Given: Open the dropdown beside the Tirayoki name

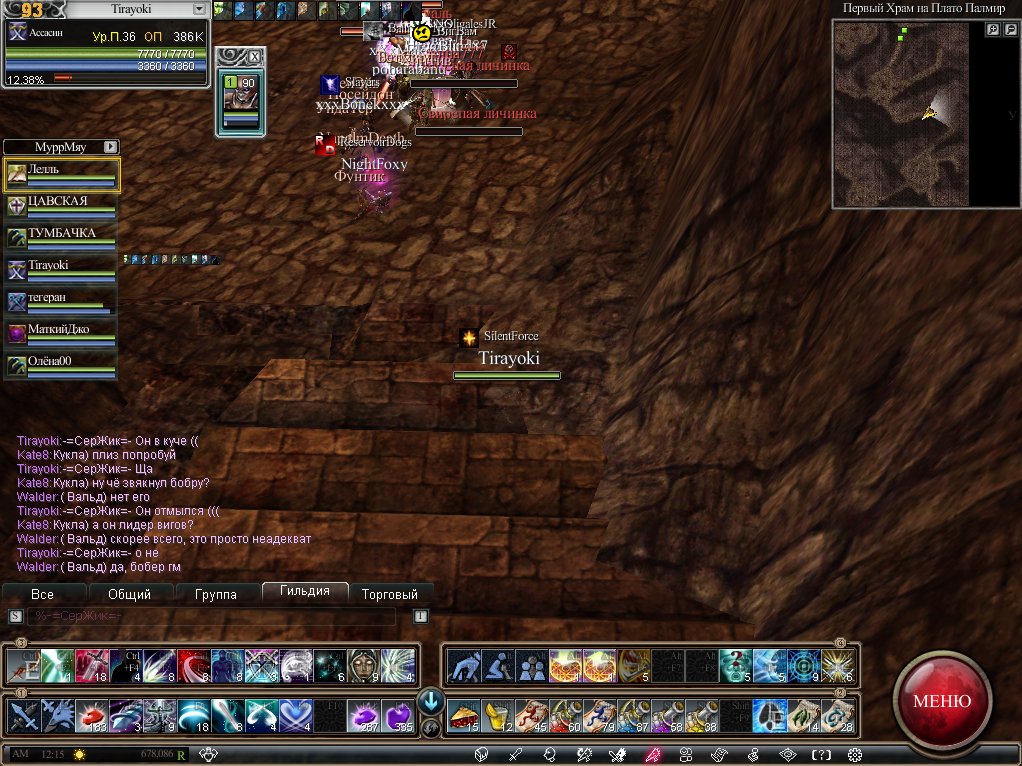Looking at the screenshot, I should 198,9.
